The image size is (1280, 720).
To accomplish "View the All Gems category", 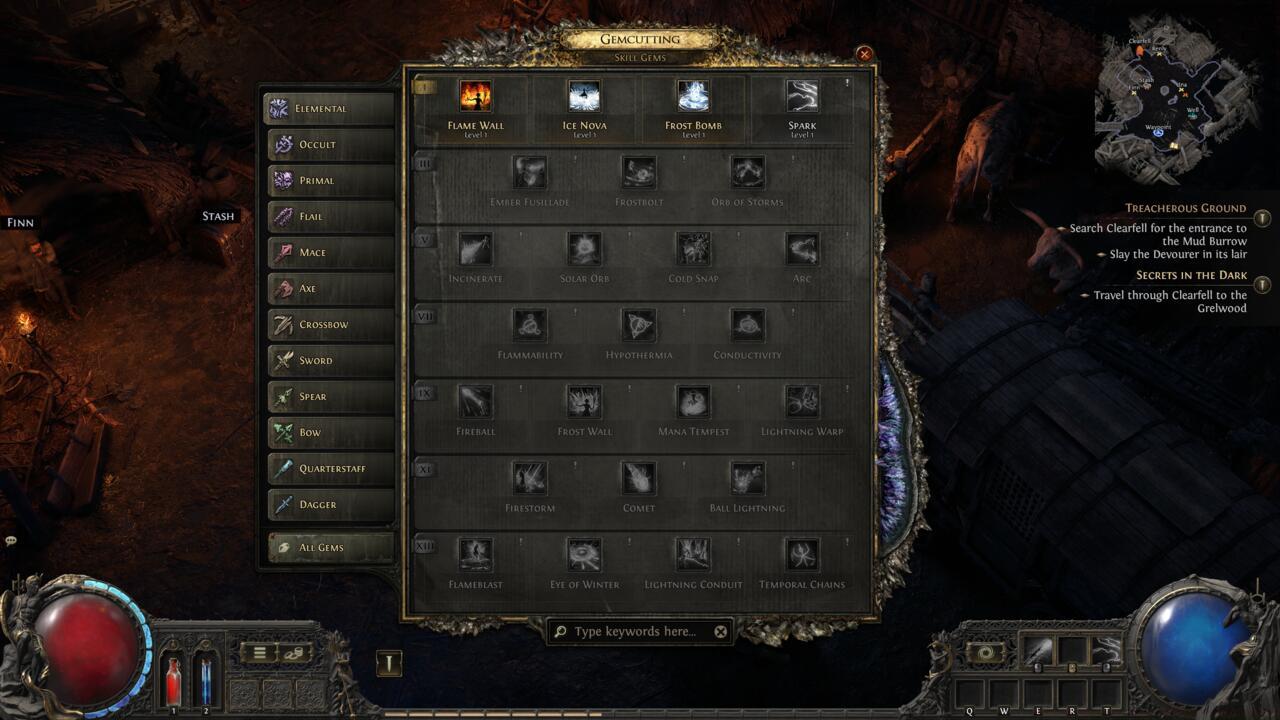I will (x=330, y=548).
